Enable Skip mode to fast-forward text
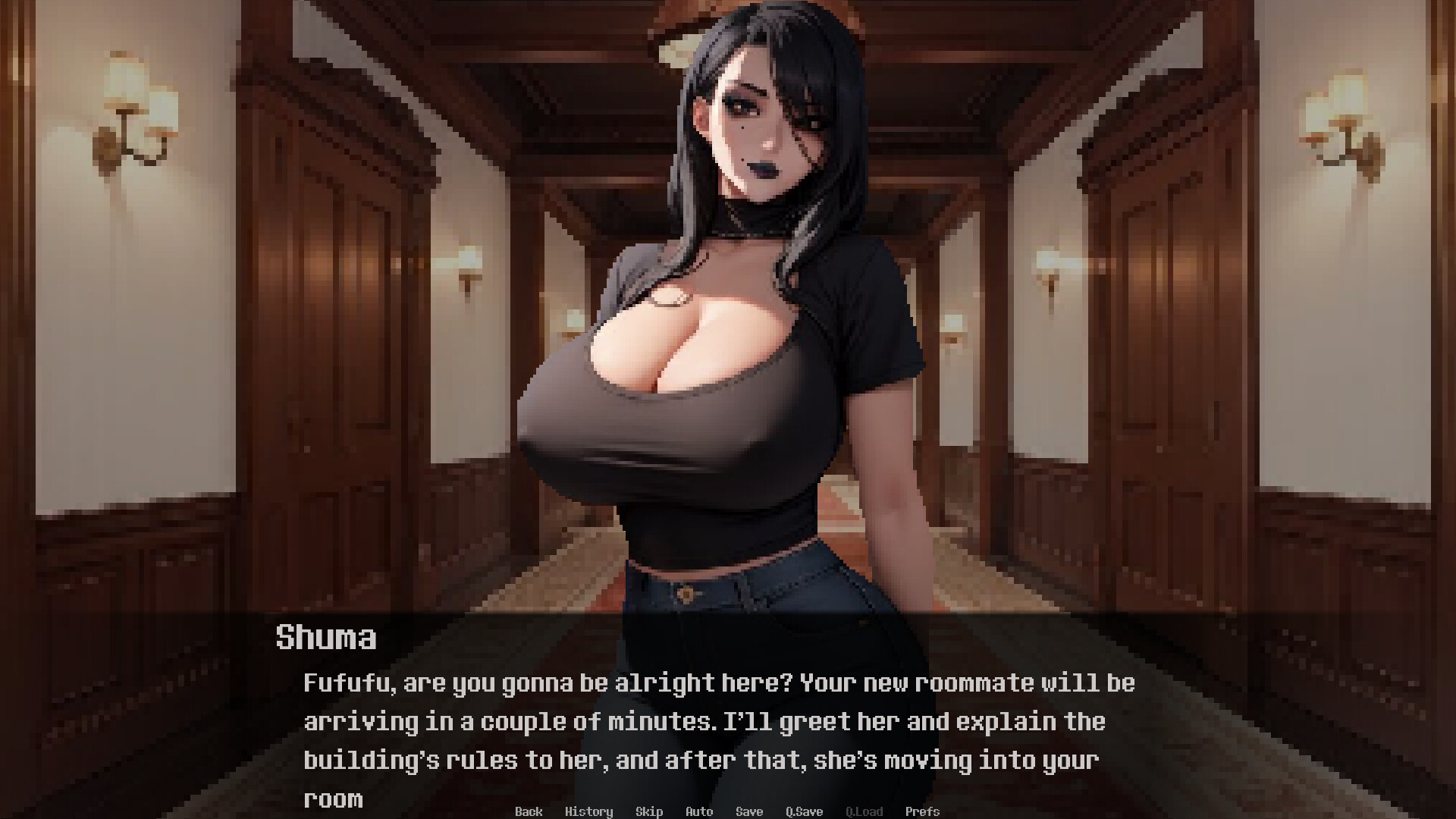The image size is (1456, 819). [x=649, y=811]
